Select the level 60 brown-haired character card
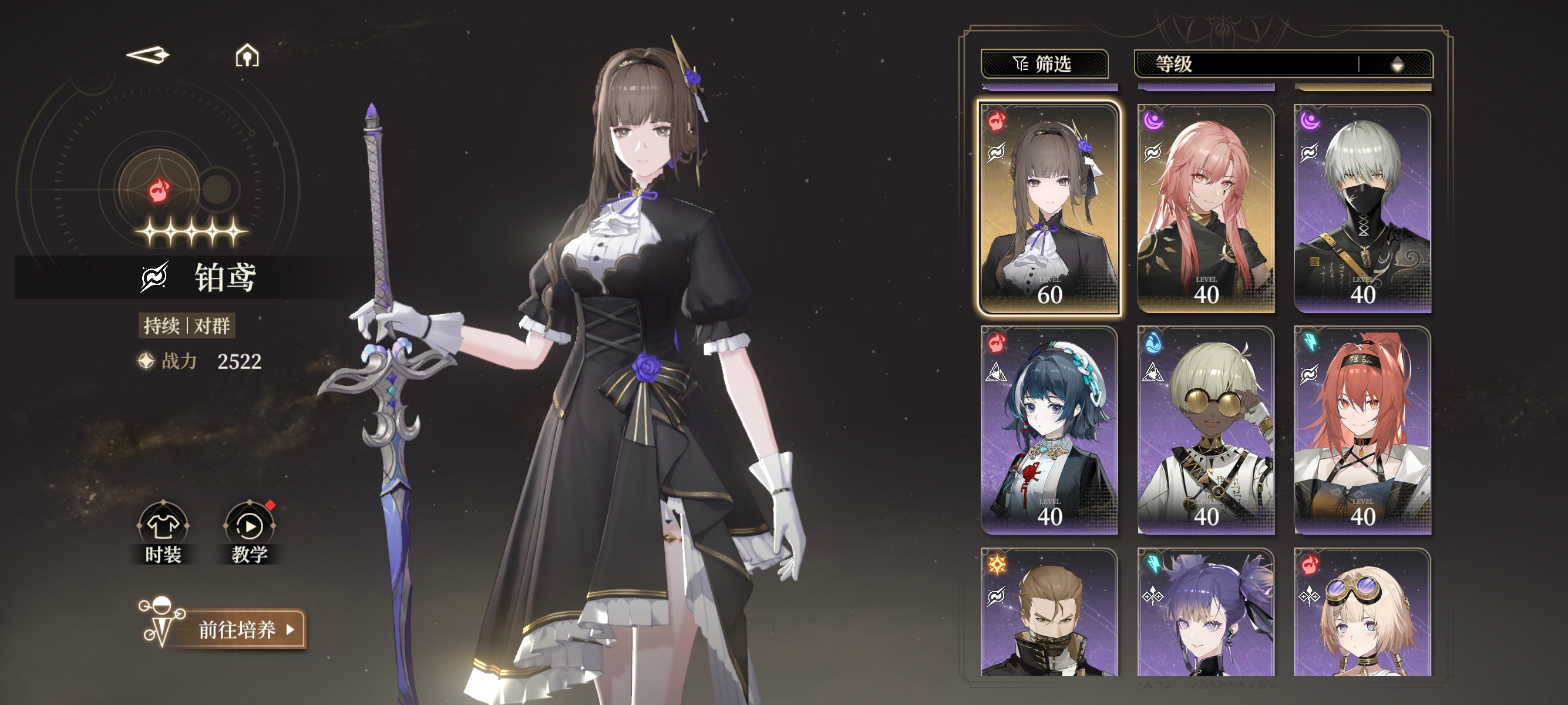The image size is (1568, 705). point(1049,208)
